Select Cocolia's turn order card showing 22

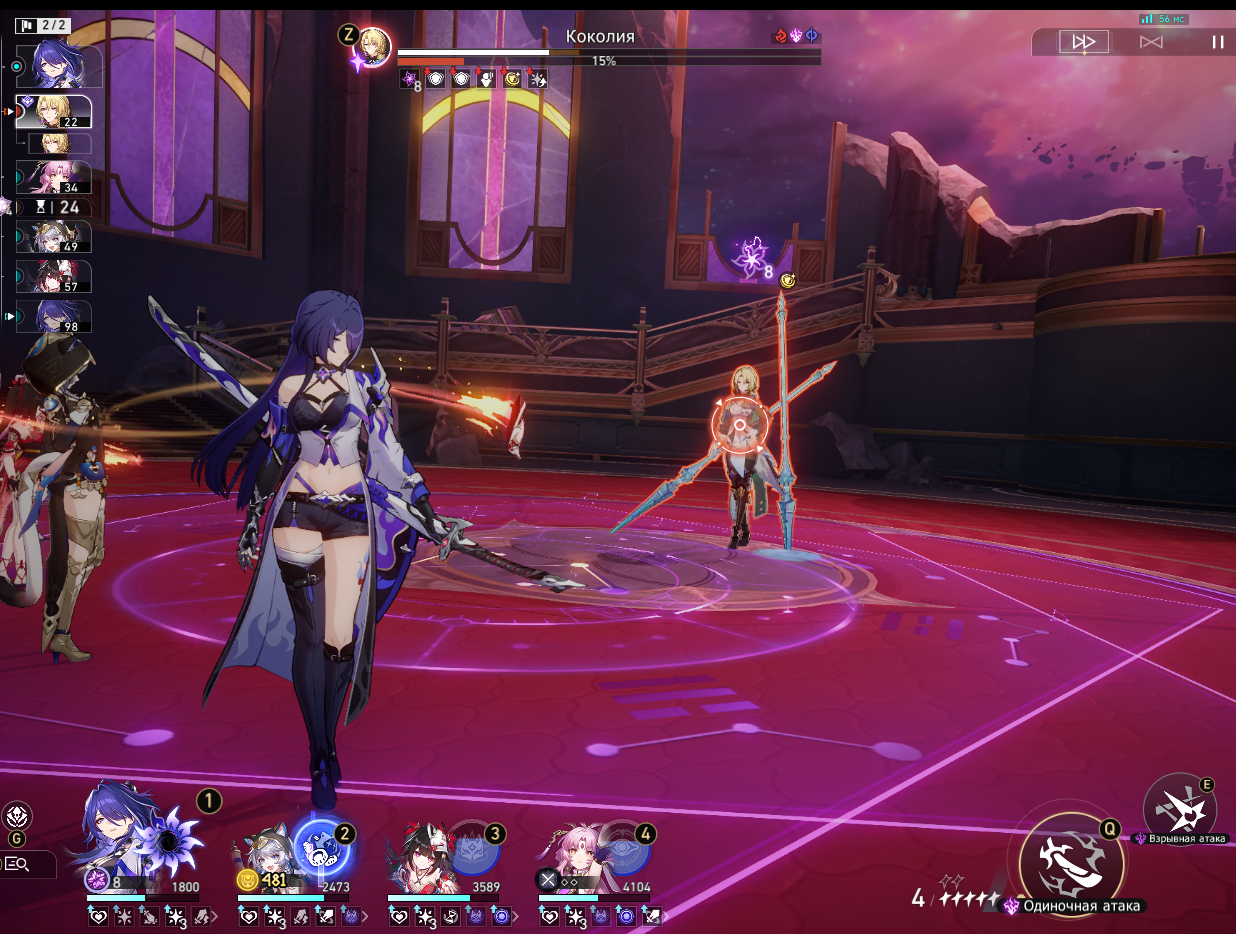click(54, 112)
